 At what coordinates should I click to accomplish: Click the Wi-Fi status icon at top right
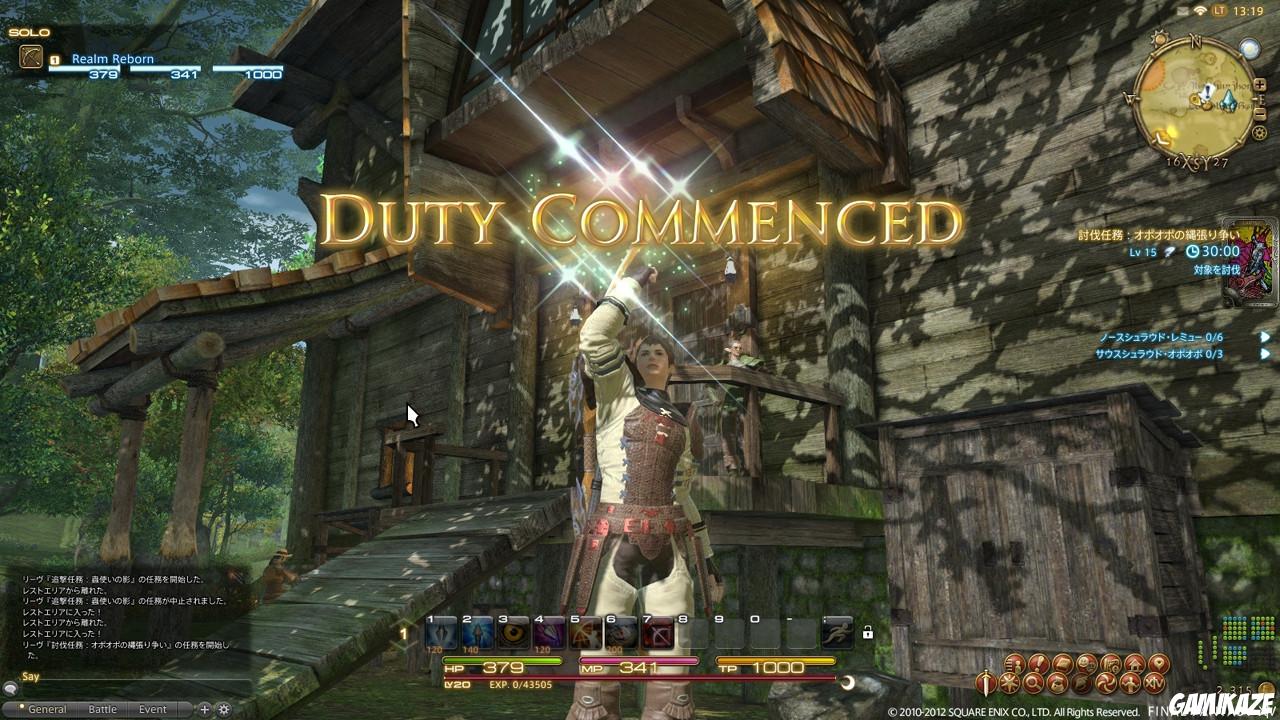(1199, 10)
